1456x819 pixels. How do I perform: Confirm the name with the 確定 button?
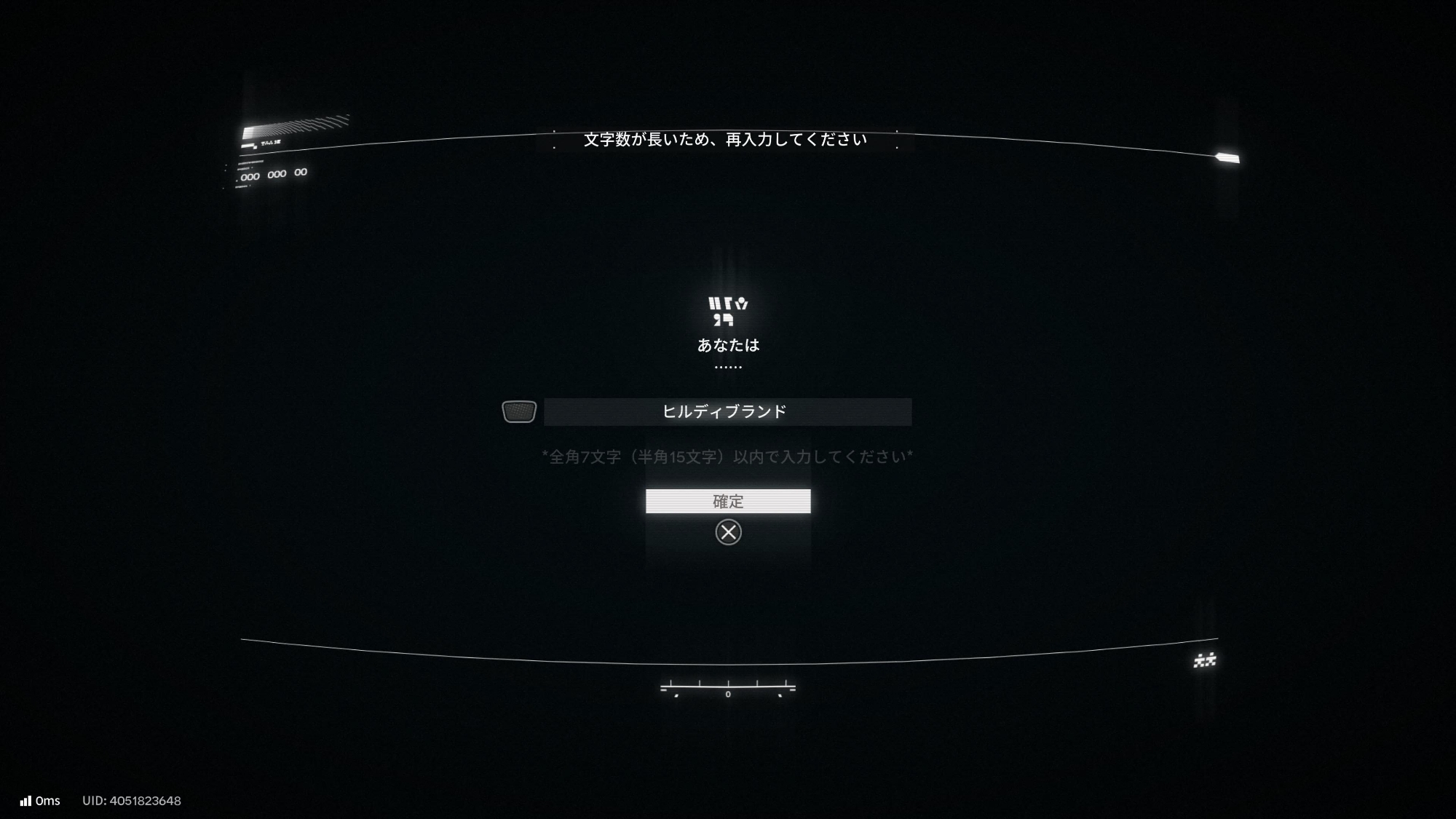tap(727, 502)
